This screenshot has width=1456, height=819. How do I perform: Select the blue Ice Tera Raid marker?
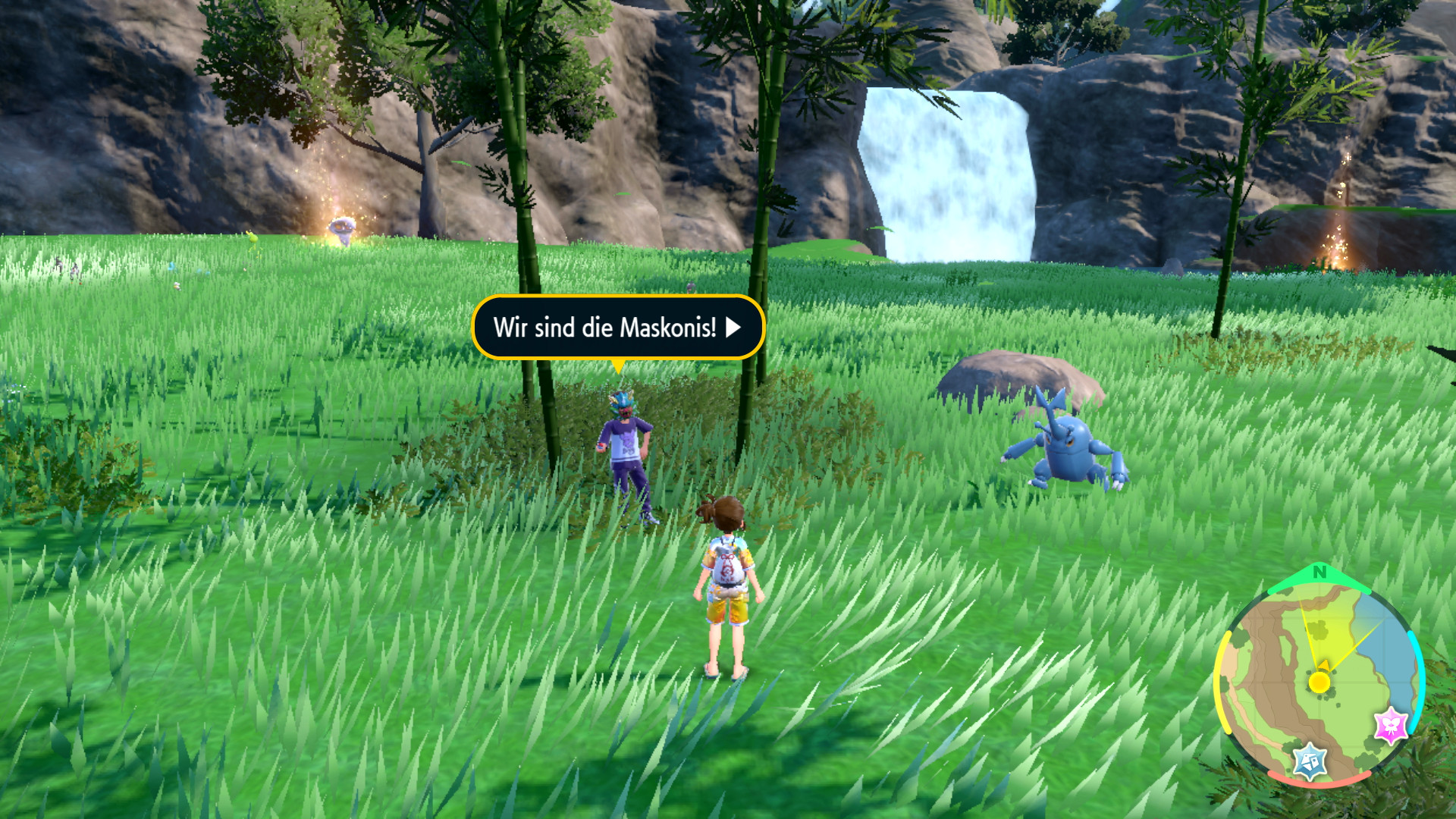click(x=1310, y=761)
